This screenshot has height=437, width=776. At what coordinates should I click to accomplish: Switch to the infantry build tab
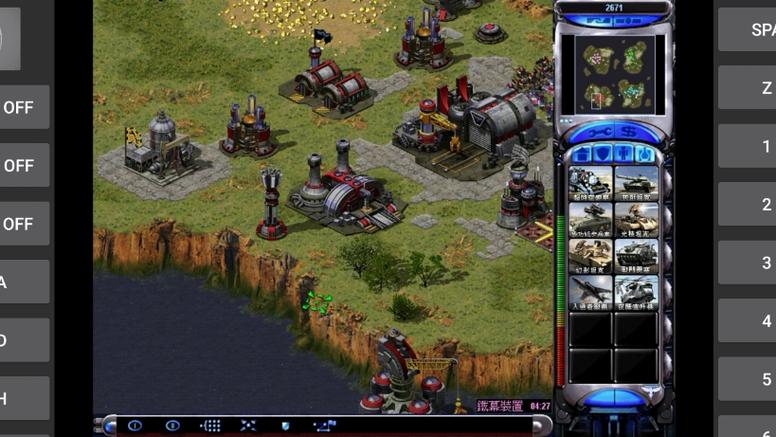click(624, 154)
